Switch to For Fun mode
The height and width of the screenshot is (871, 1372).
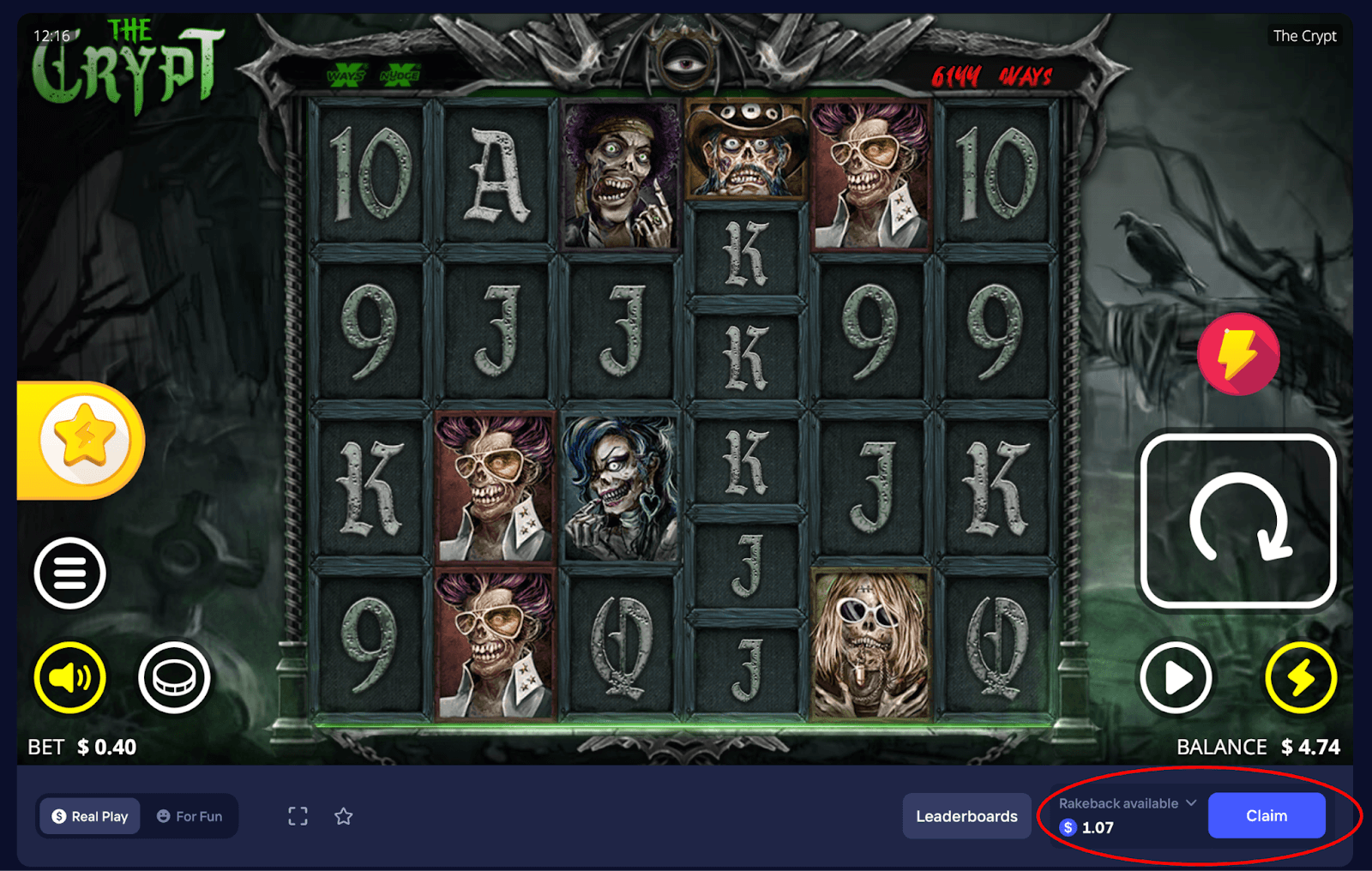click(190, 816)
